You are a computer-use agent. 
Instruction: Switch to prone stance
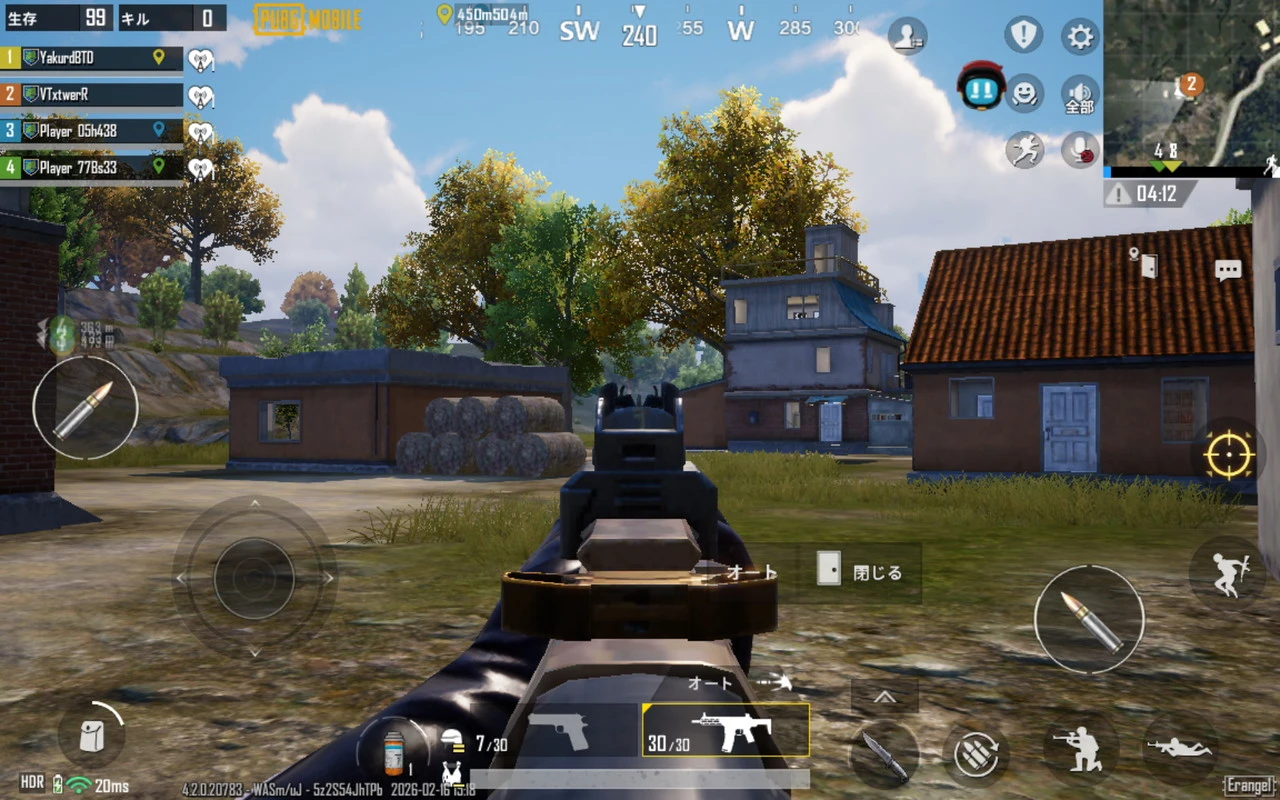[x=1180, y=747]
